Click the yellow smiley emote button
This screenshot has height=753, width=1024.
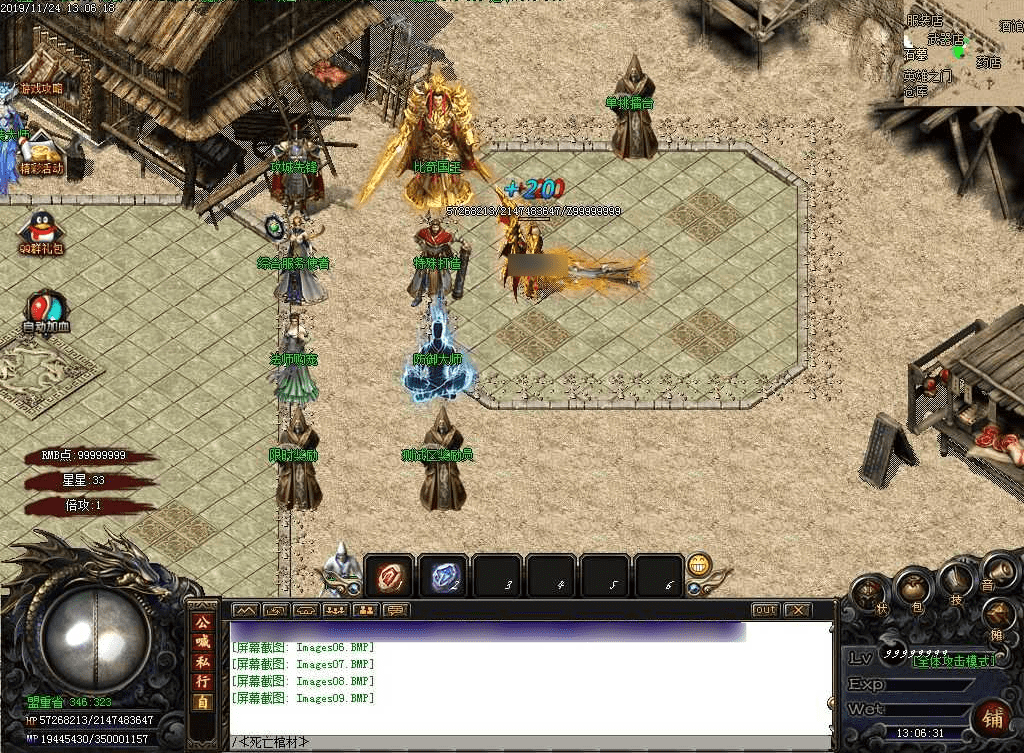point(699,566)
